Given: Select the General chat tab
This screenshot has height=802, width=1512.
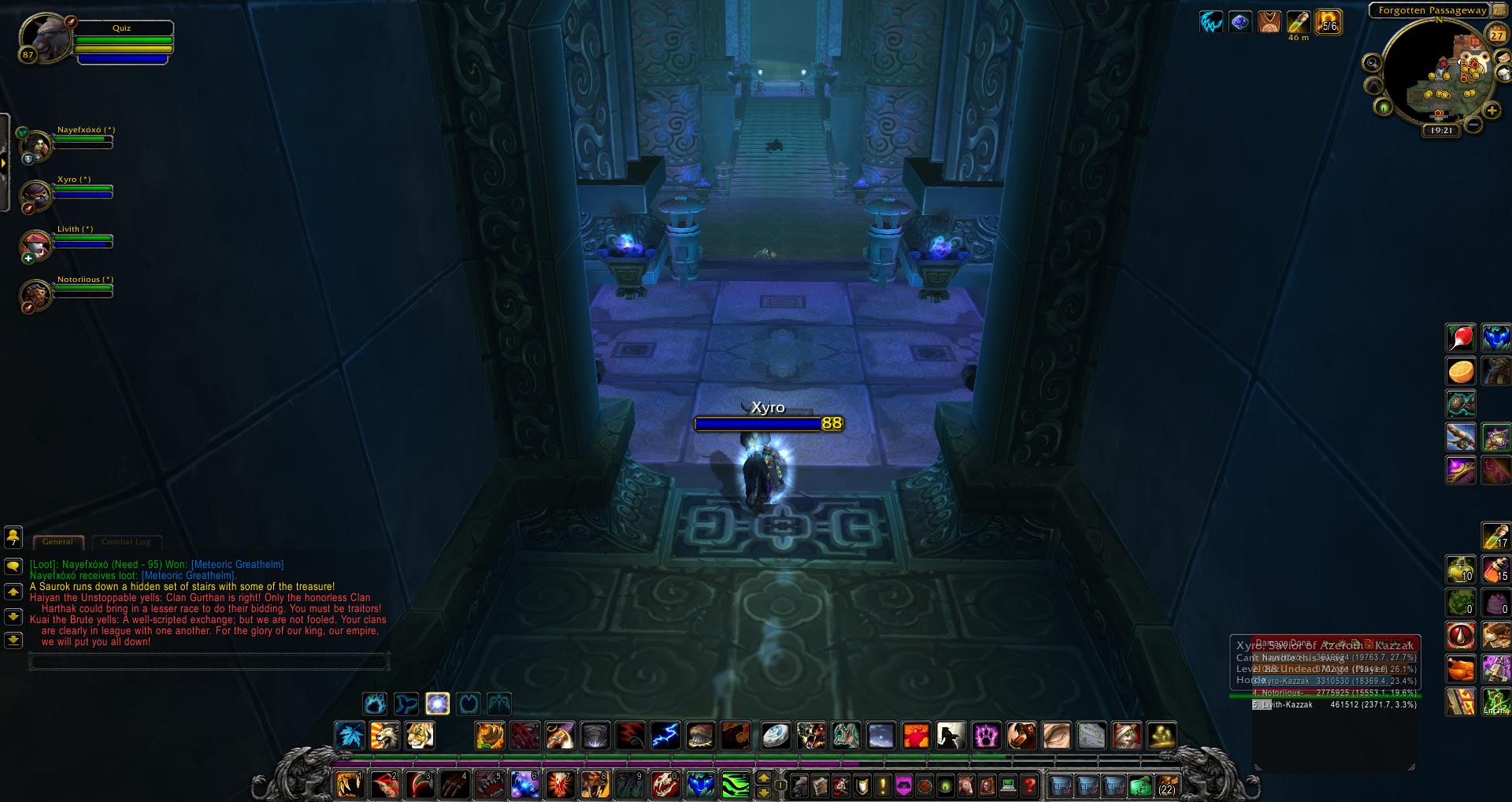Looking at the screenshot, I should (58, 542).
